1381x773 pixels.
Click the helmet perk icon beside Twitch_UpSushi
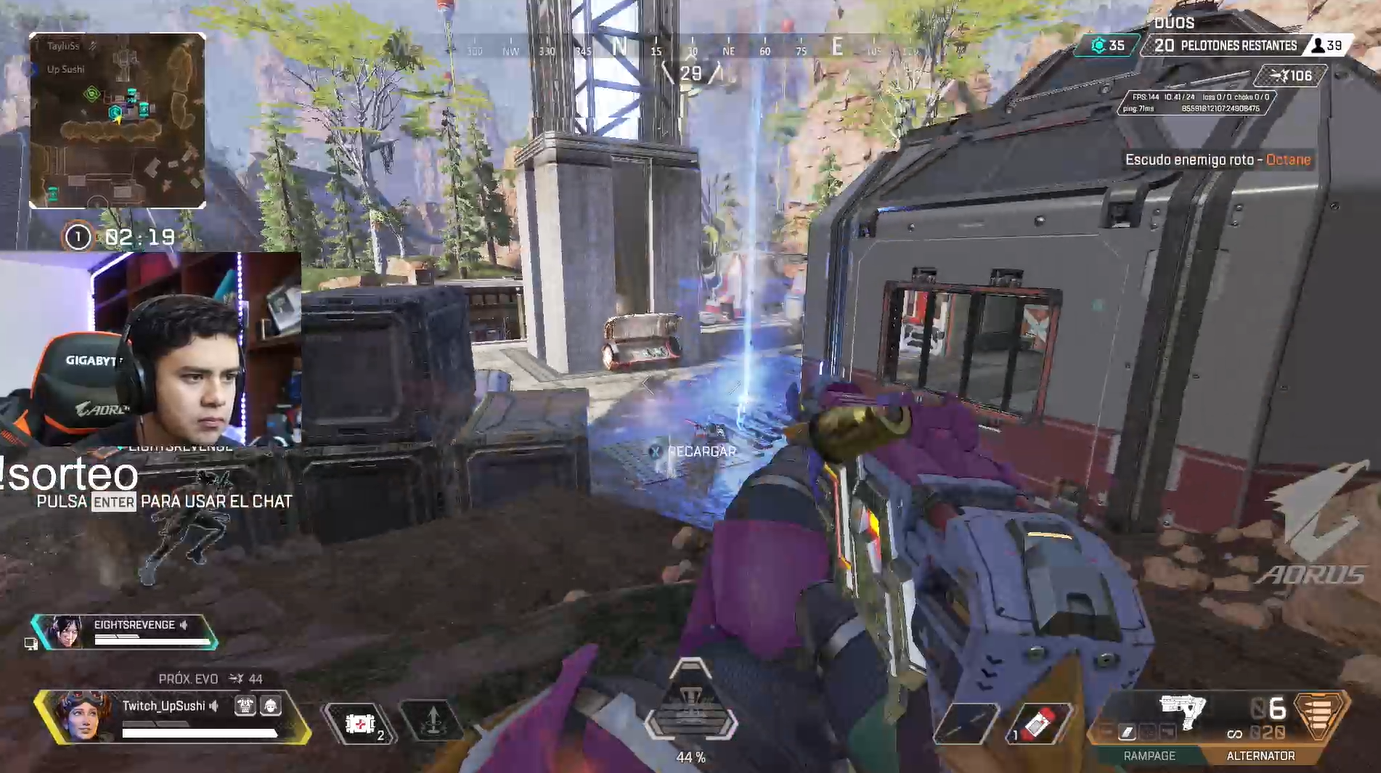269,706
